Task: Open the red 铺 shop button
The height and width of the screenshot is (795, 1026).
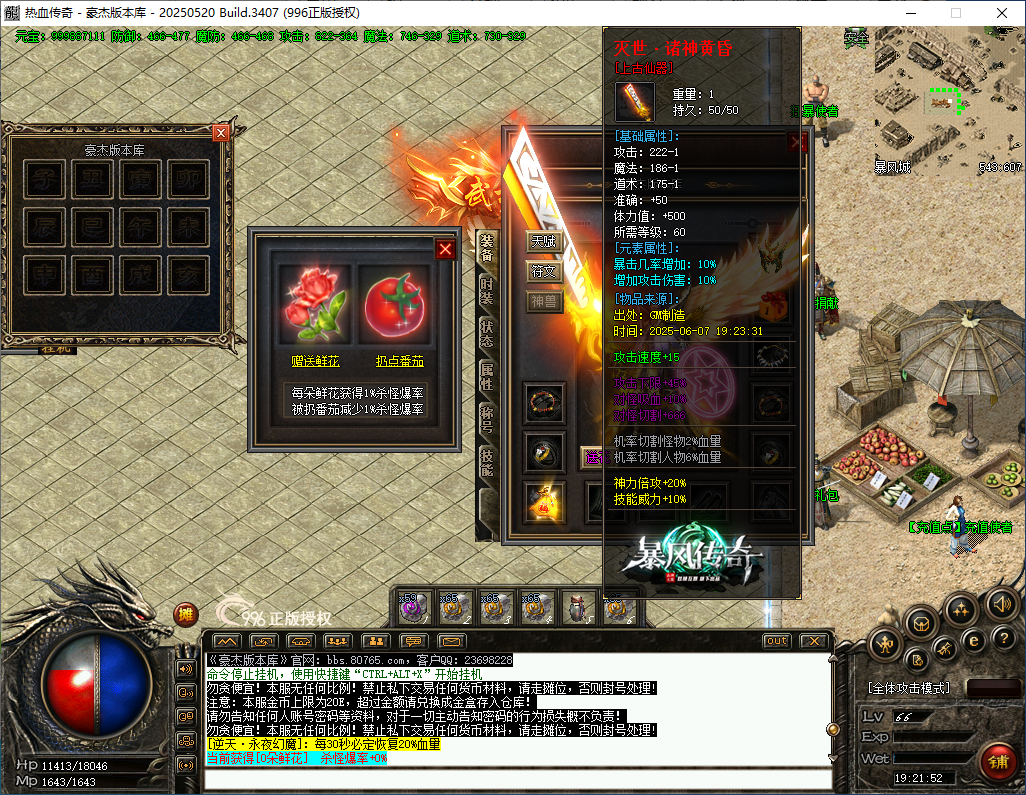Action: (x=997, y=761)
